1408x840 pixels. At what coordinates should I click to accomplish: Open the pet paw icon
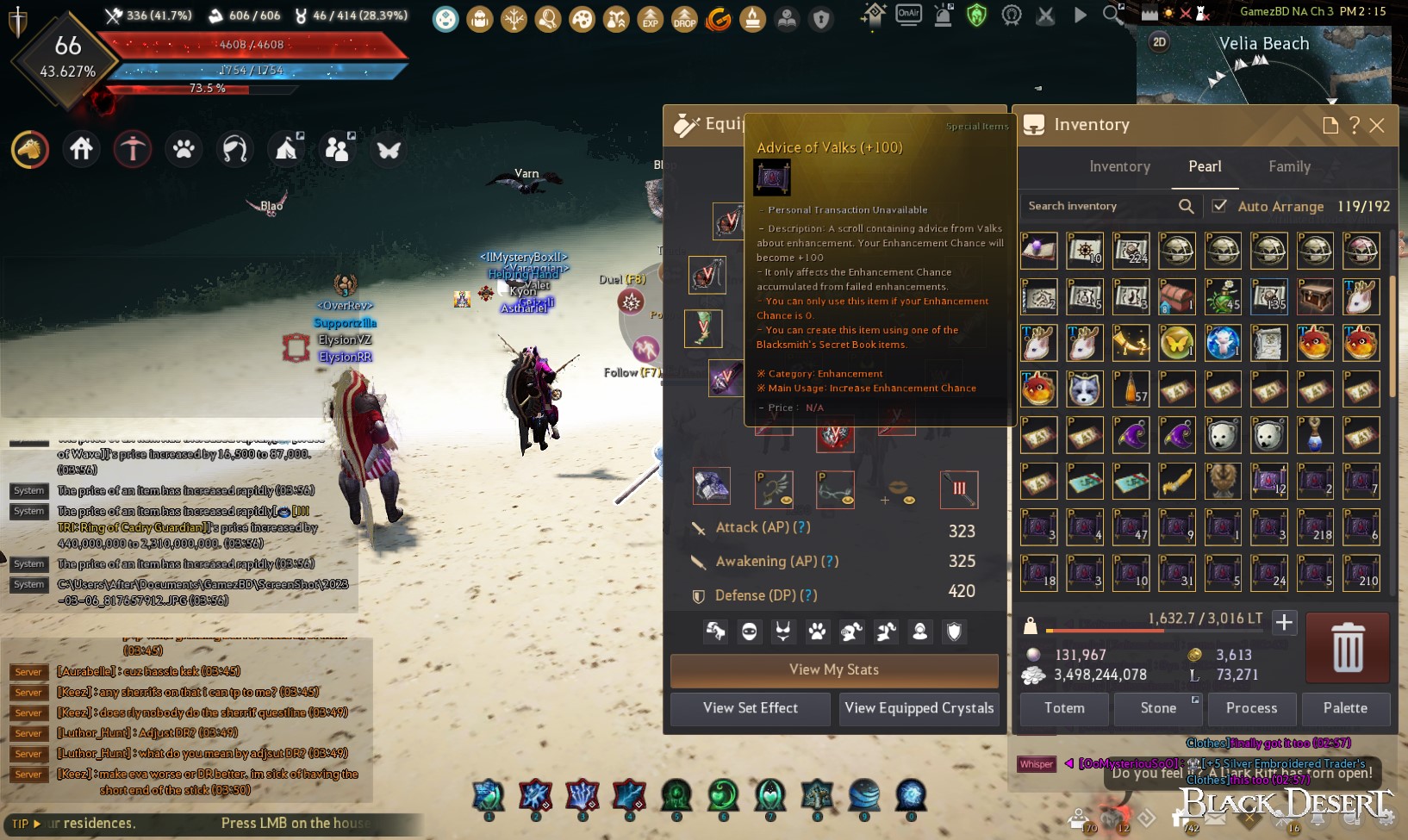184,150
